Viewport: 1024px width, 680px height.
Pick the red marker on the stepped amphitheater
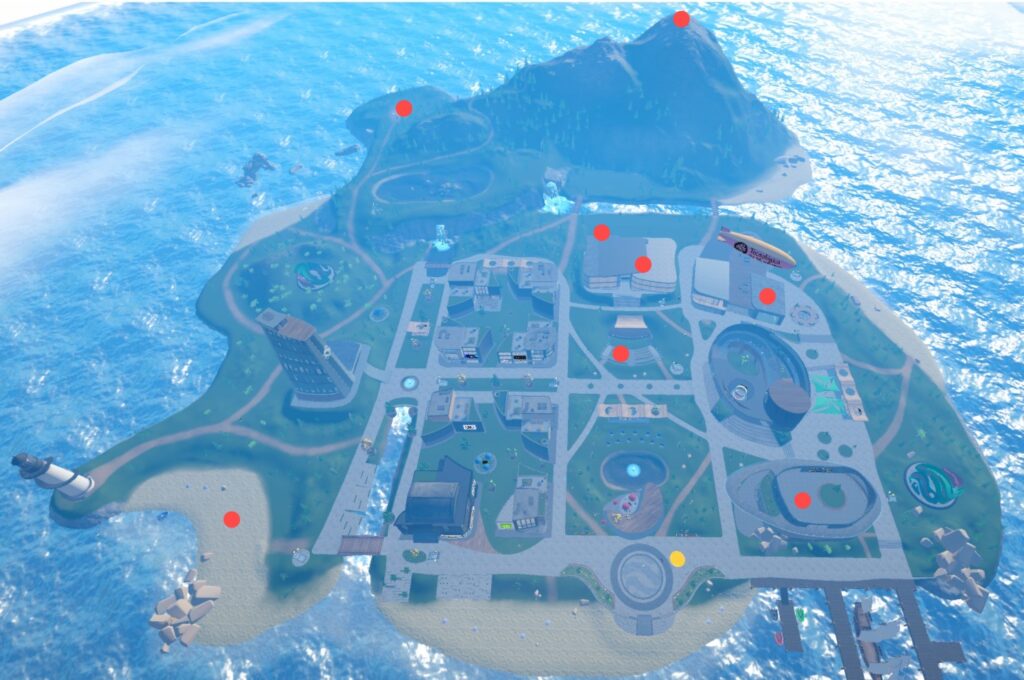620,353
